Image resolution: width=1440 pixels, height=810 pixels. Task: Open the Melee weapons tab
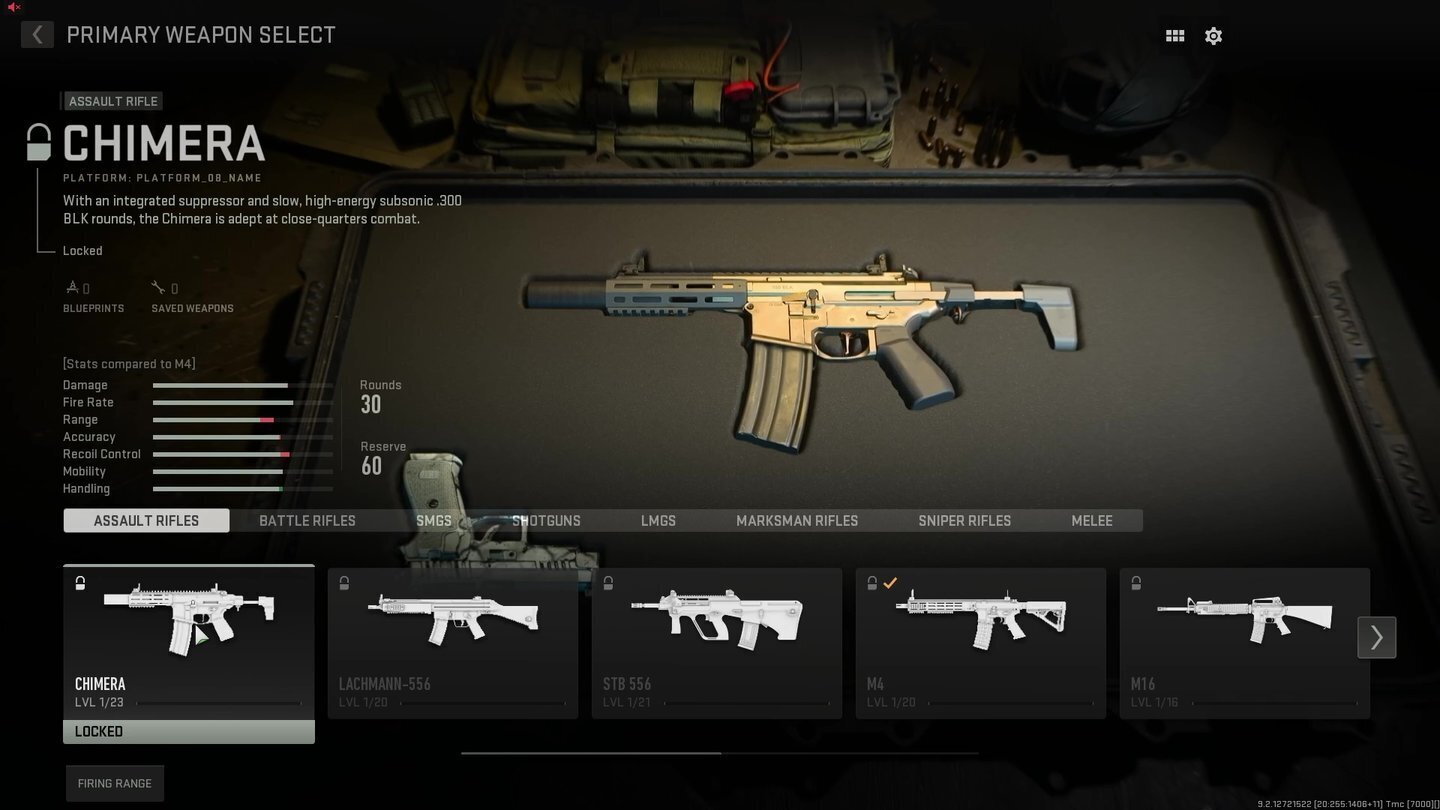coord(1091,520)
